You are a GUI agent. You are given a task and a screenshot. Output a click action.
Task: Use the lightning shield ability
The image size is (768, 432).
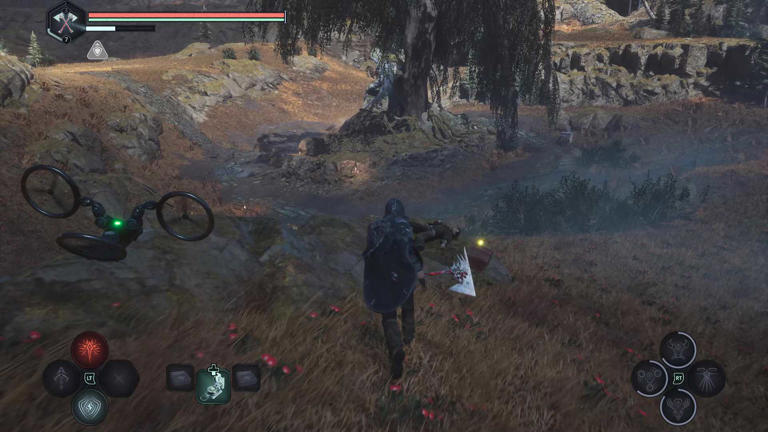(x=90, y=405)
